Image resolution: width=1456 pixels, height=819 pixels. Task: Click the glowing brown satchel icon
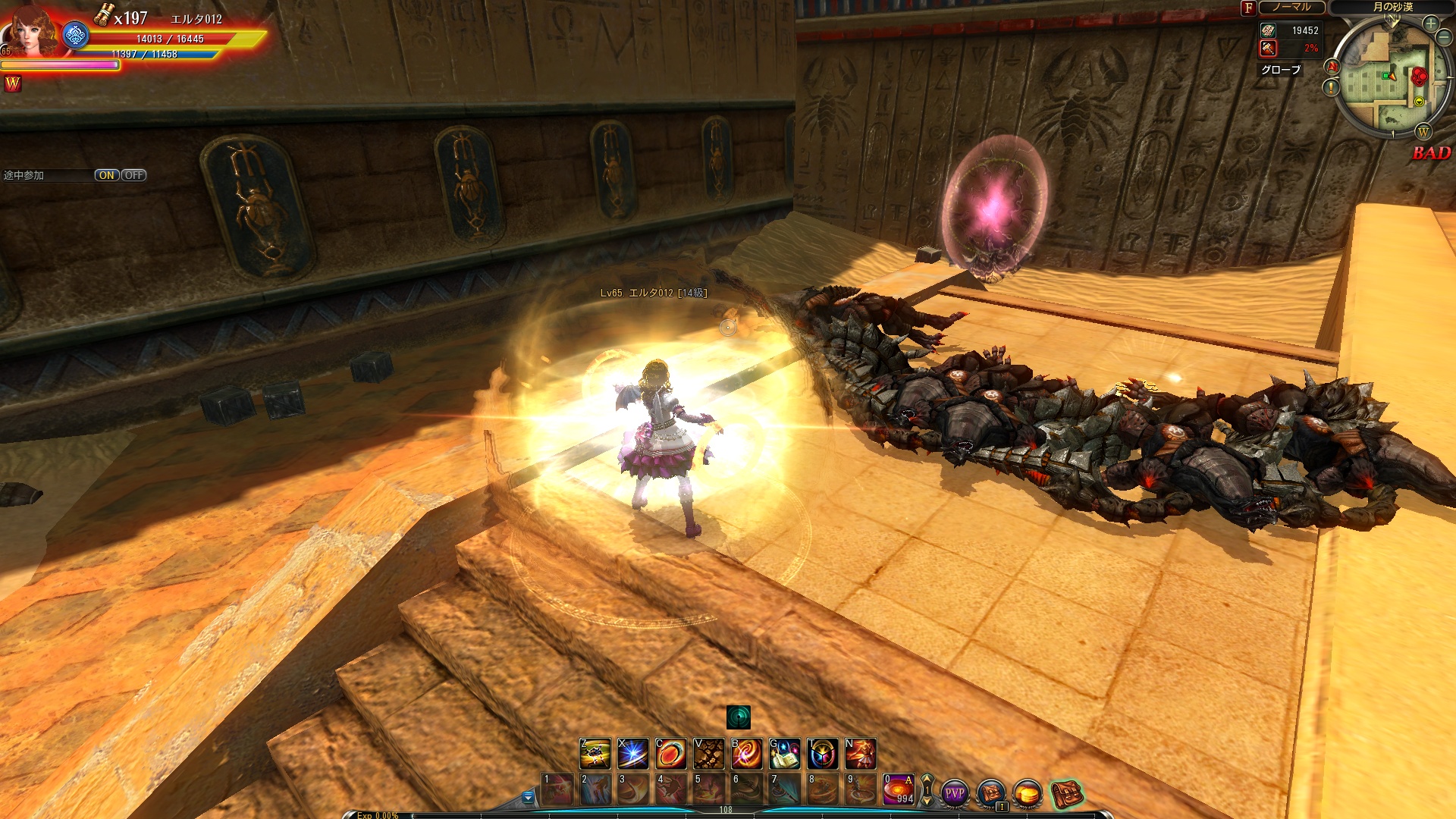pyautogui.click(x=1066, y=793)
